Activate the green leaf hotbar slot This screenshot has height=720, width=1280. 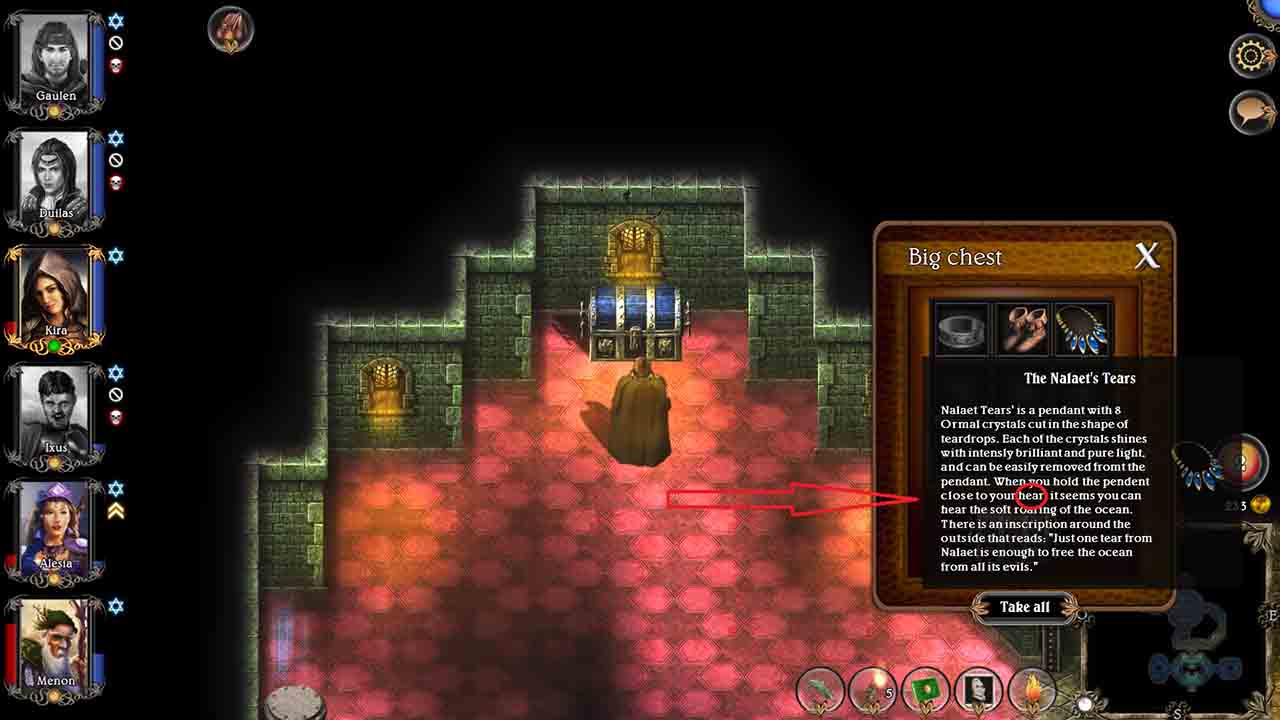[820, 690]
